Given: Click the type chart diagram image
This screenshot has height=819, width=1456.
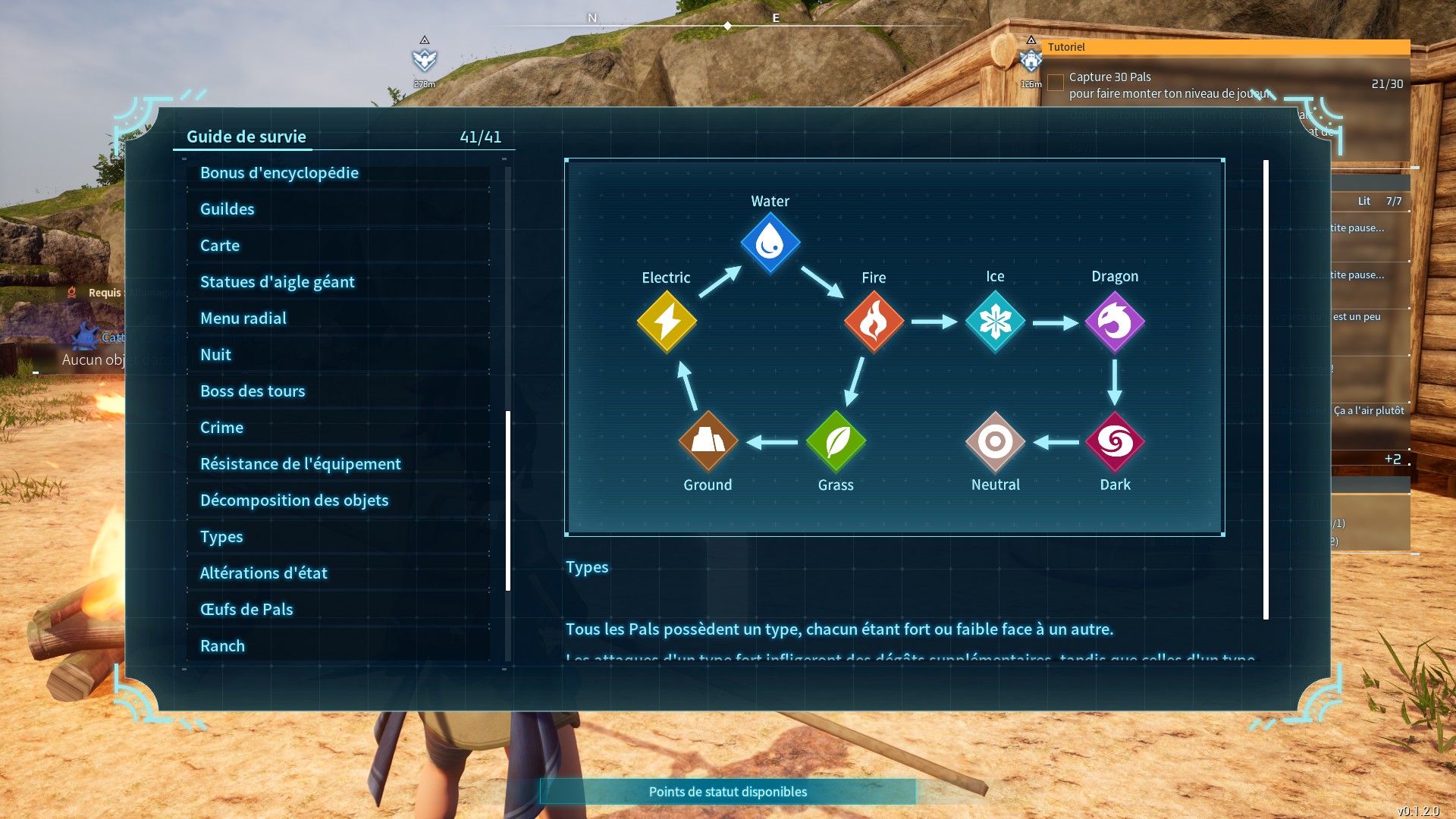Looking at the screenshot, I should click(x=895, y=347).
